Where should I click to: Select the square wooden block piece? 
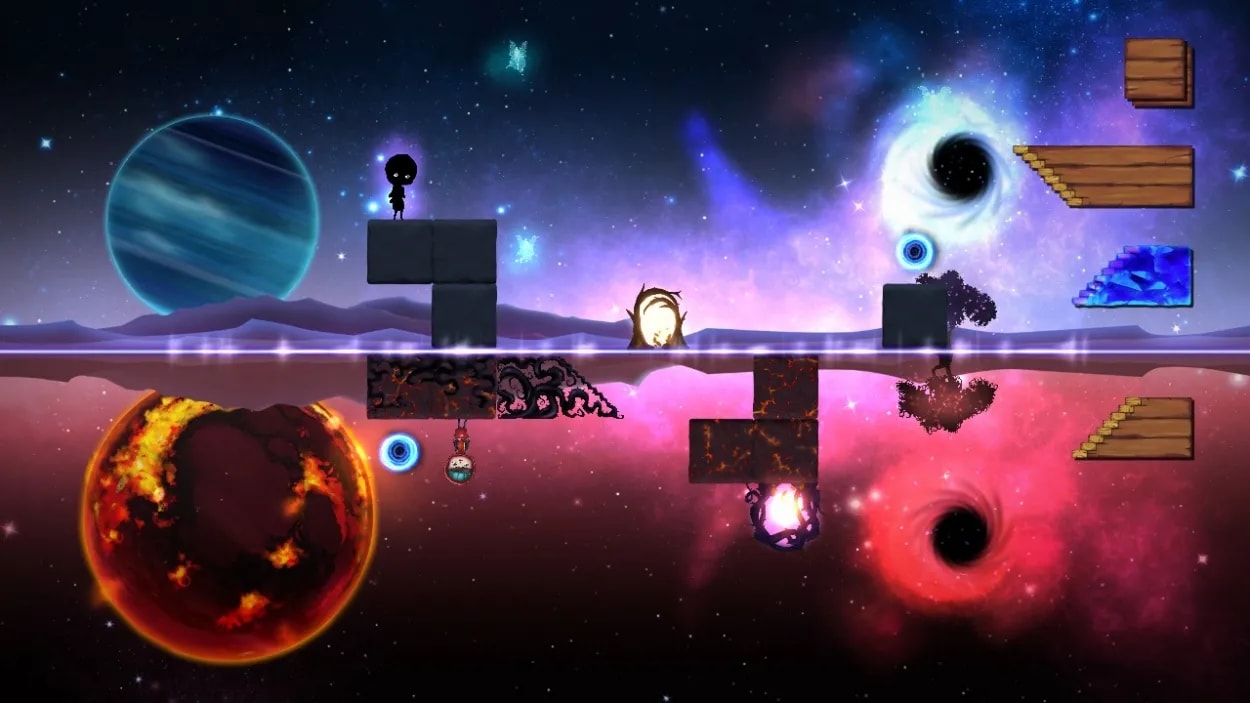(x=1158, y=72)
